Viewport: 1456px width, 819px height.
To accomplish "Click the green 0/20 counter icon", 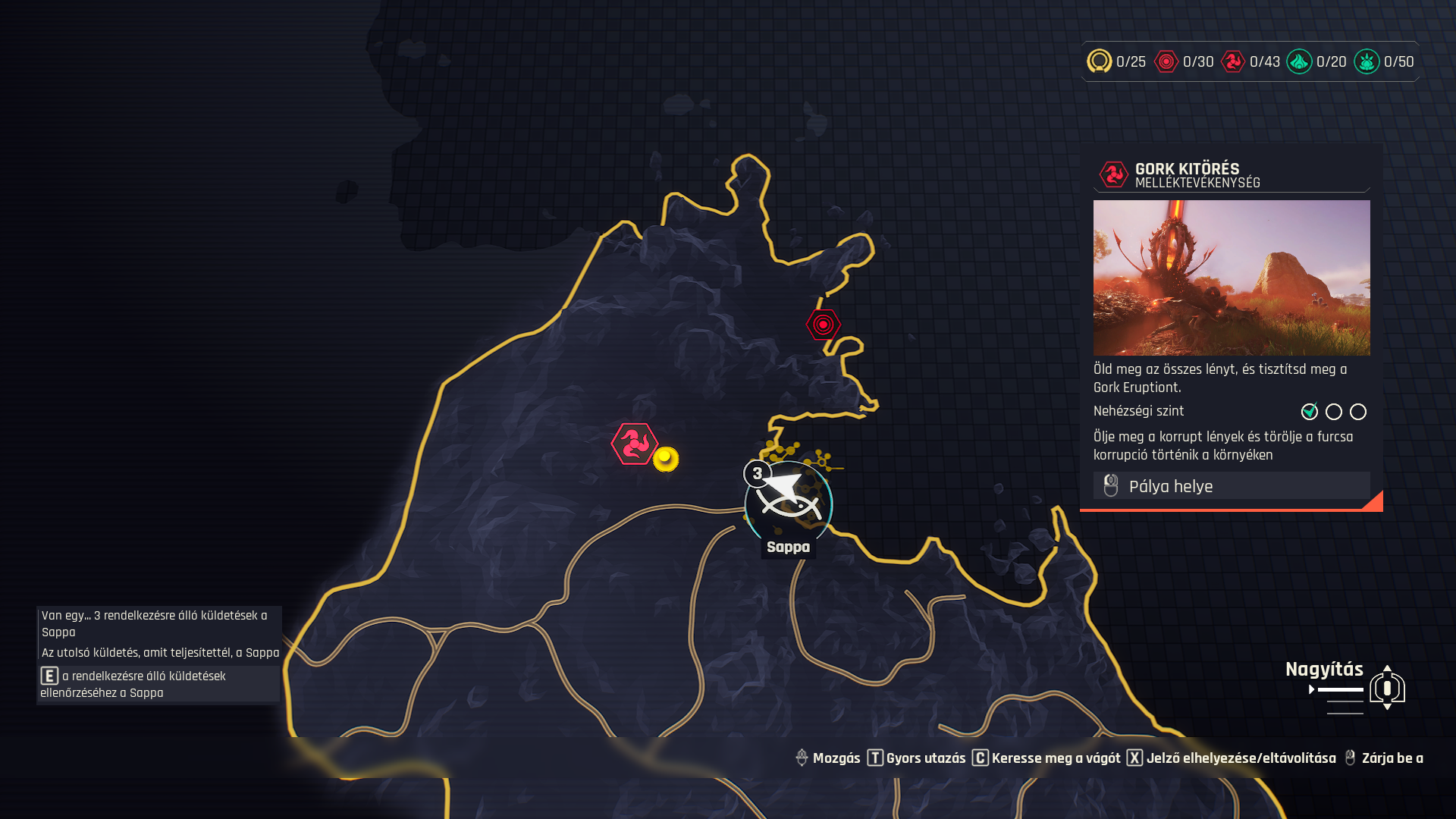I will [x=1299, y=61].
